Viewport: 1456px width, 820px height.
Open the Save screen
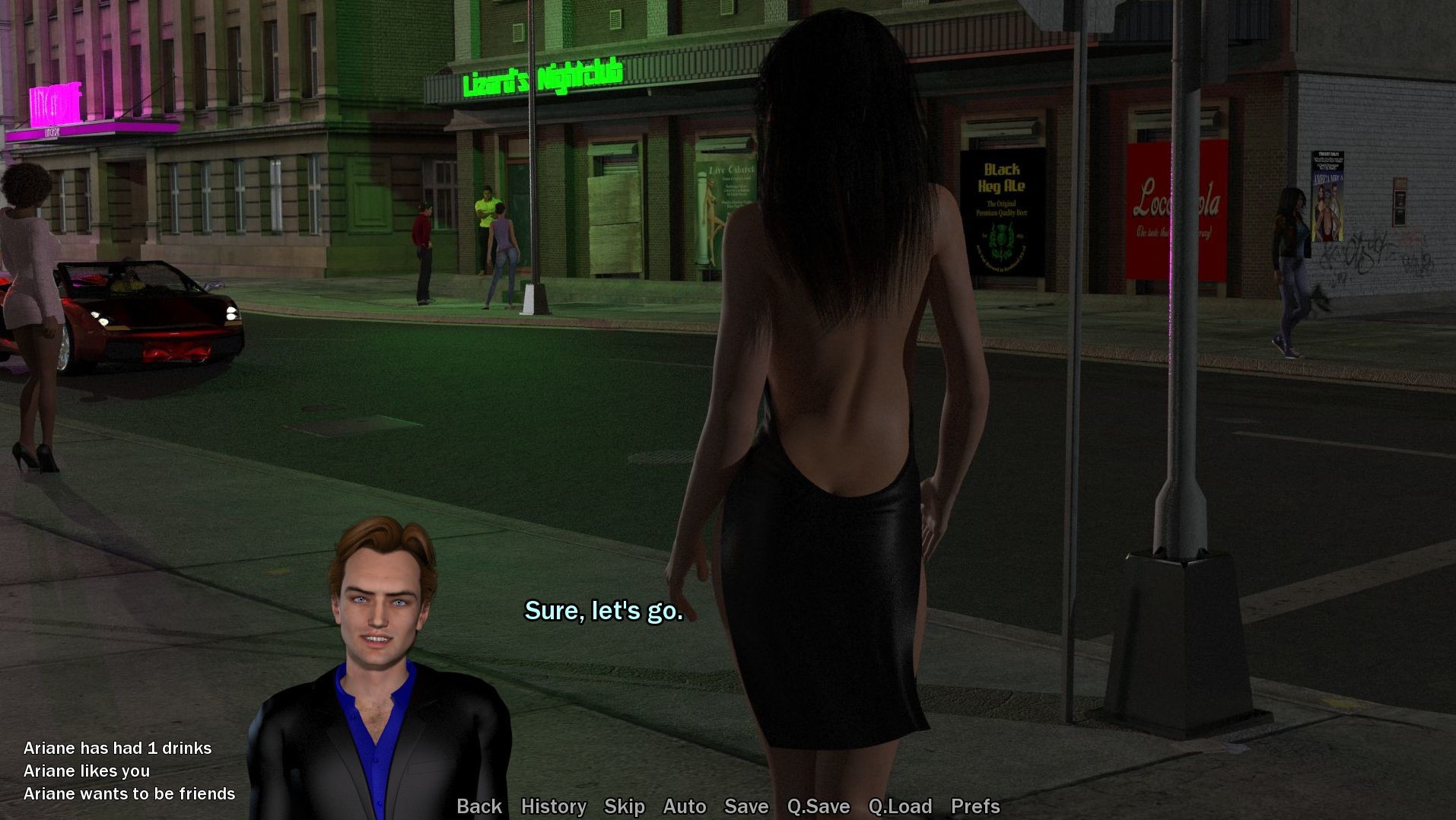click(x=745, y=806)
